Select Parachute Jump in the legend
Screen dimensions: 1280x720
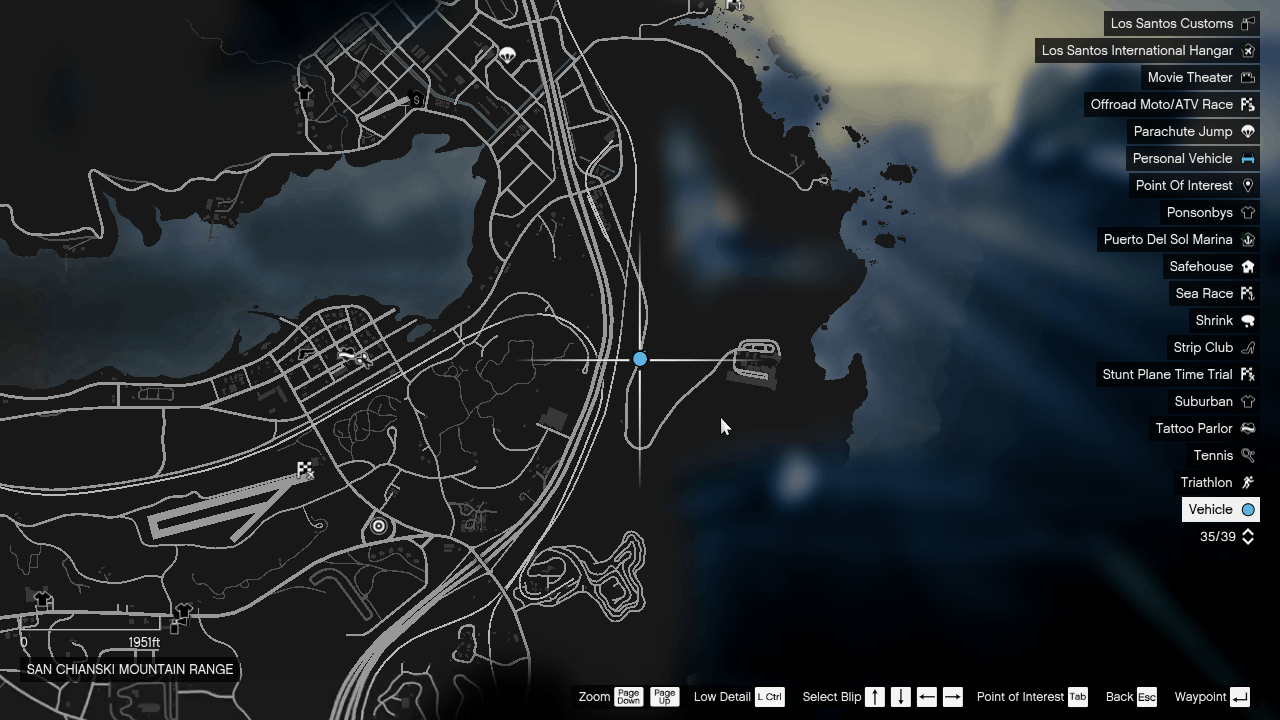point(1182,131)
